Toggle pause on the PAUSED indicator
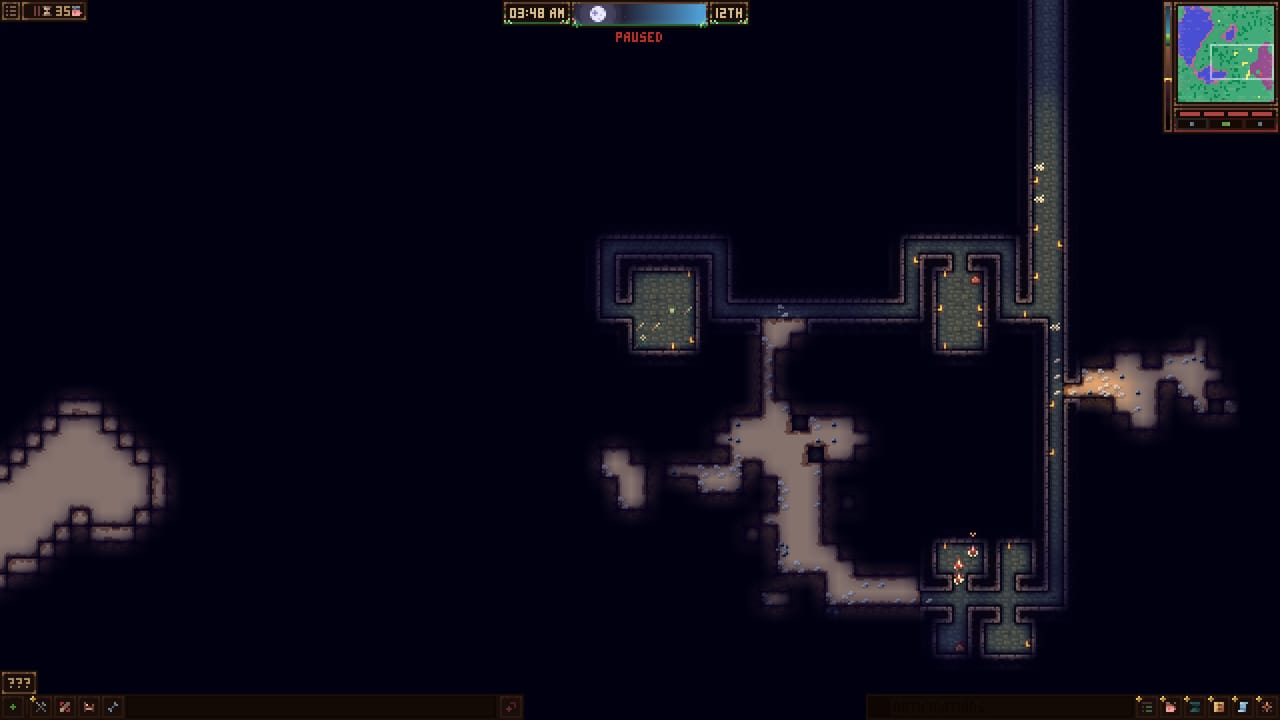Viewport: 1280px width, 720px height. (x=639, y=37)
